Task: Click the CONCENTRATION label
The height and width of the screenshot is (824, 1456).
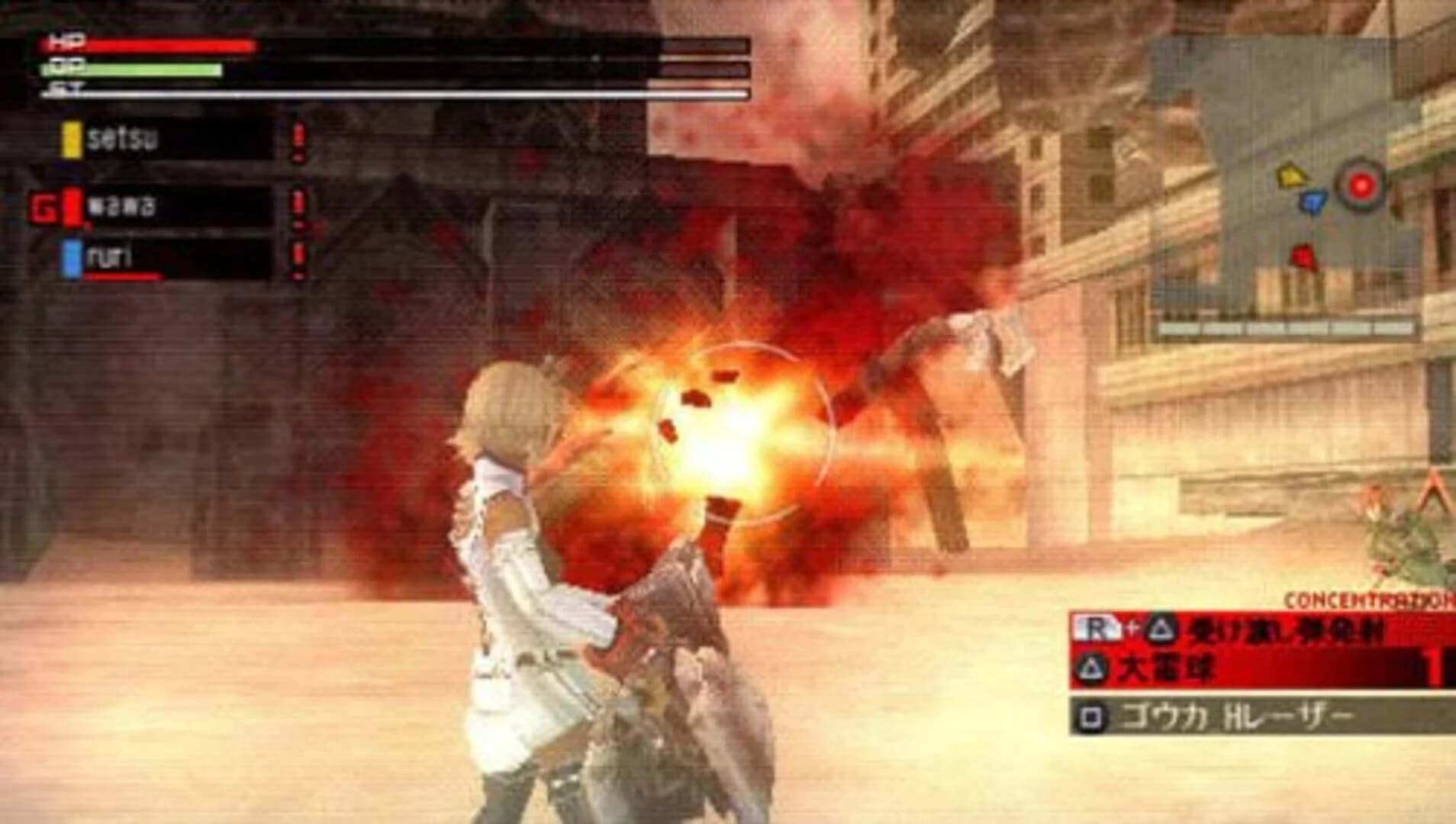Action: 1367,598
